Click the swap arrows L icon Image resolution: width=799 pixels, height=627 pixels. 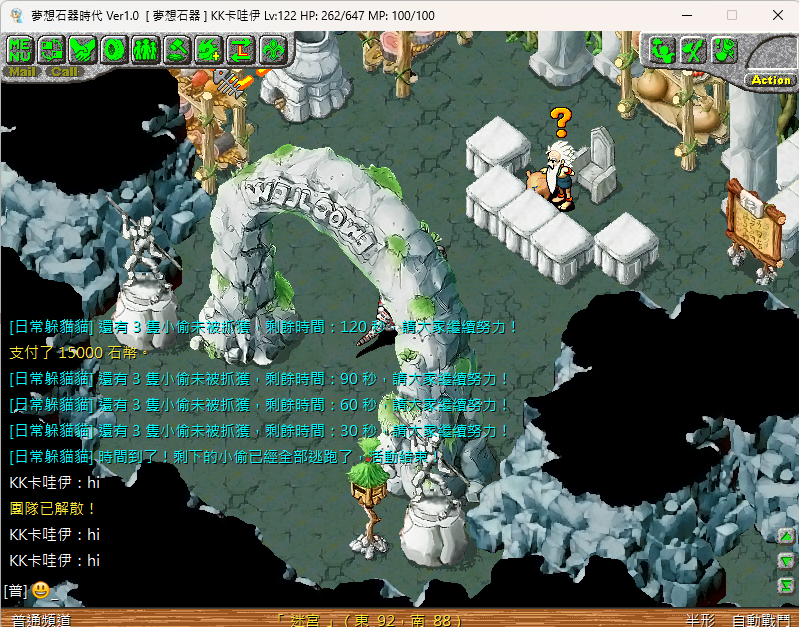240,49
